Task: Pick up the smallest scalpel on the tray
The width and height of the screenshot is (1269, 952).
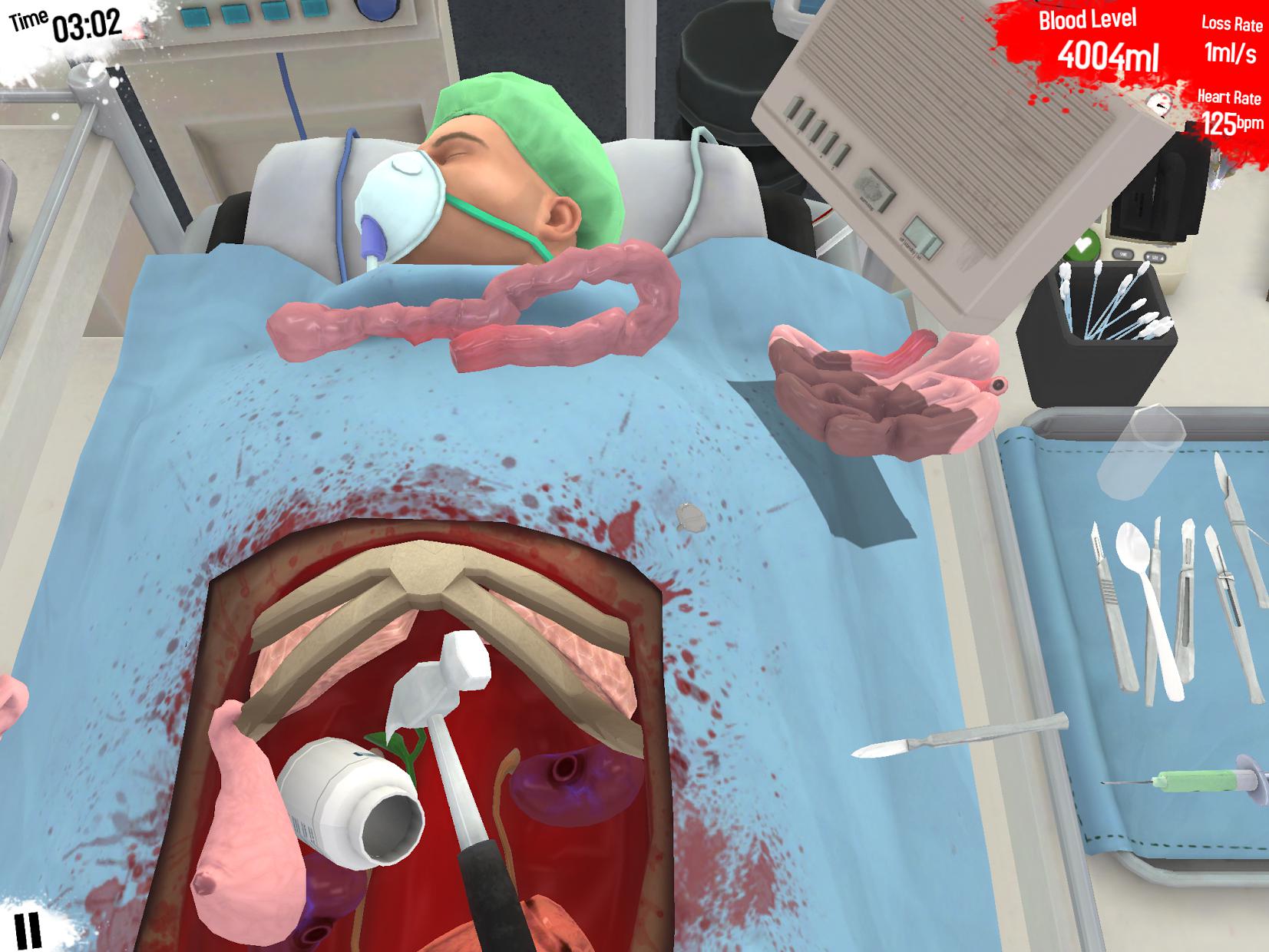Action: tap(1158, 537)
